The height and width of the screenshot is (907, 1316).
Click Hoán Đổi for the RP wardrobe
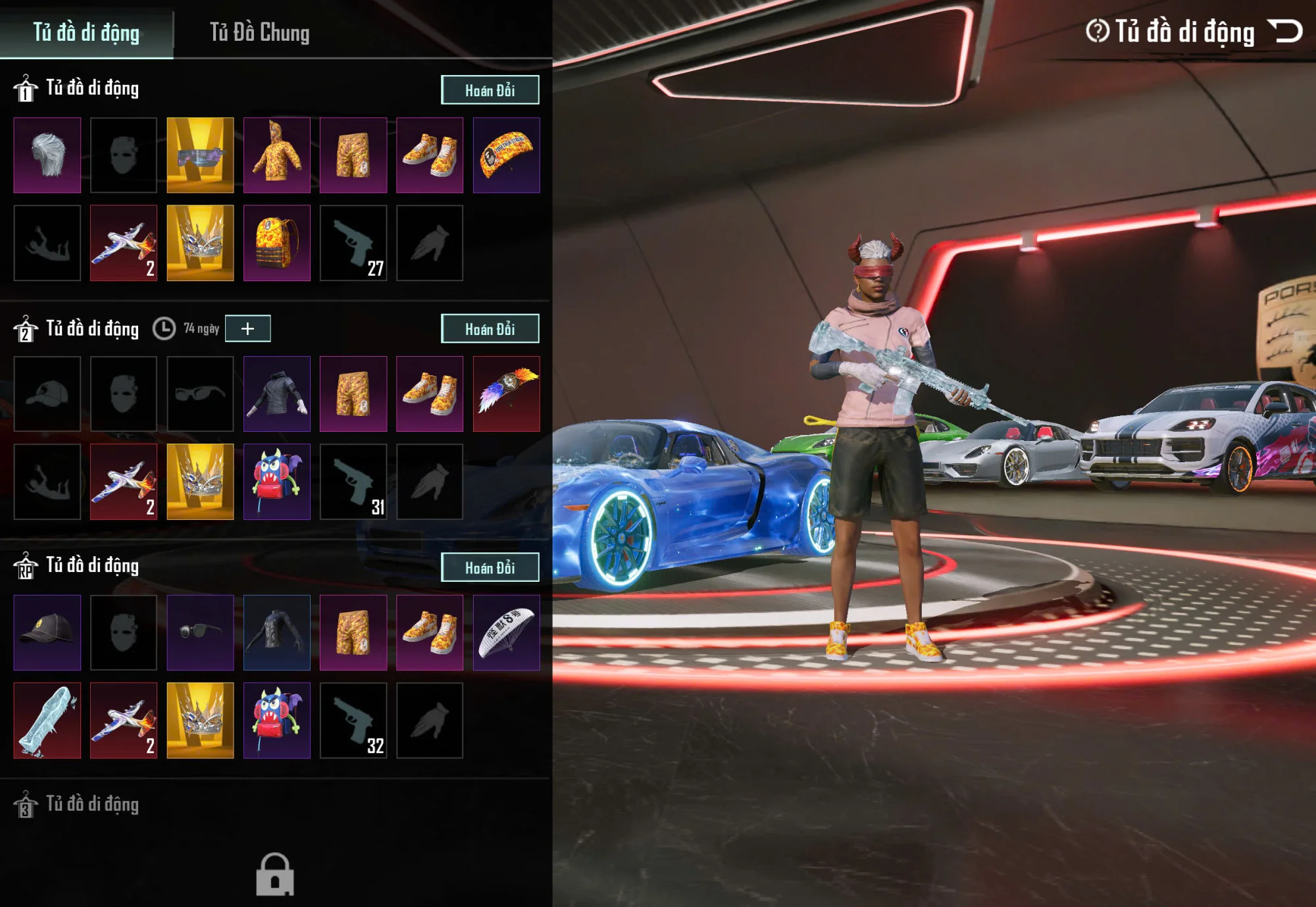(490, 567)
